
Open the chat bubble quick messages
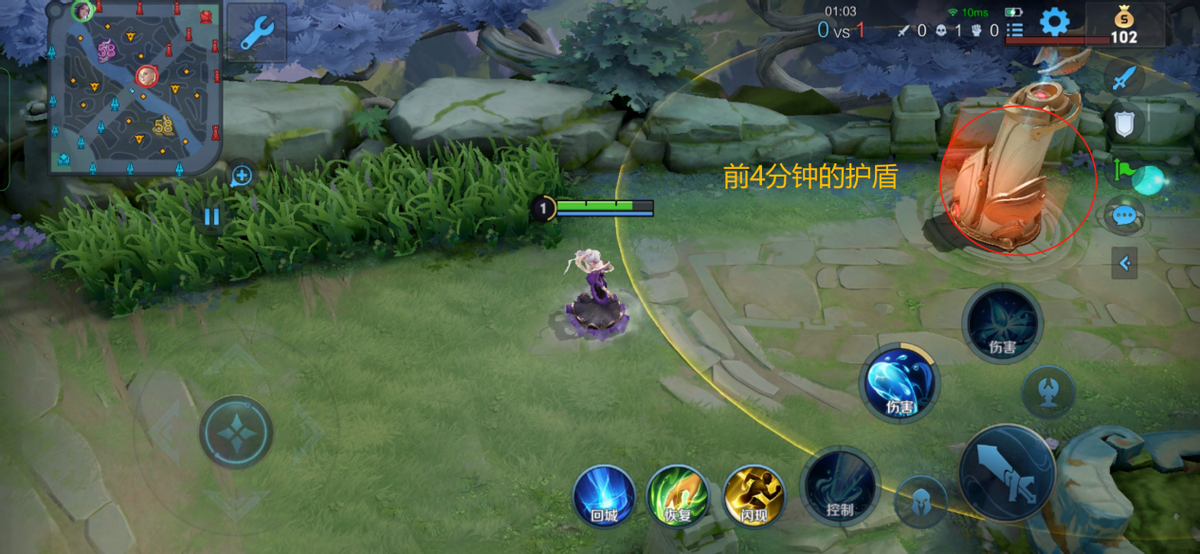click(x=1124, y=214)
